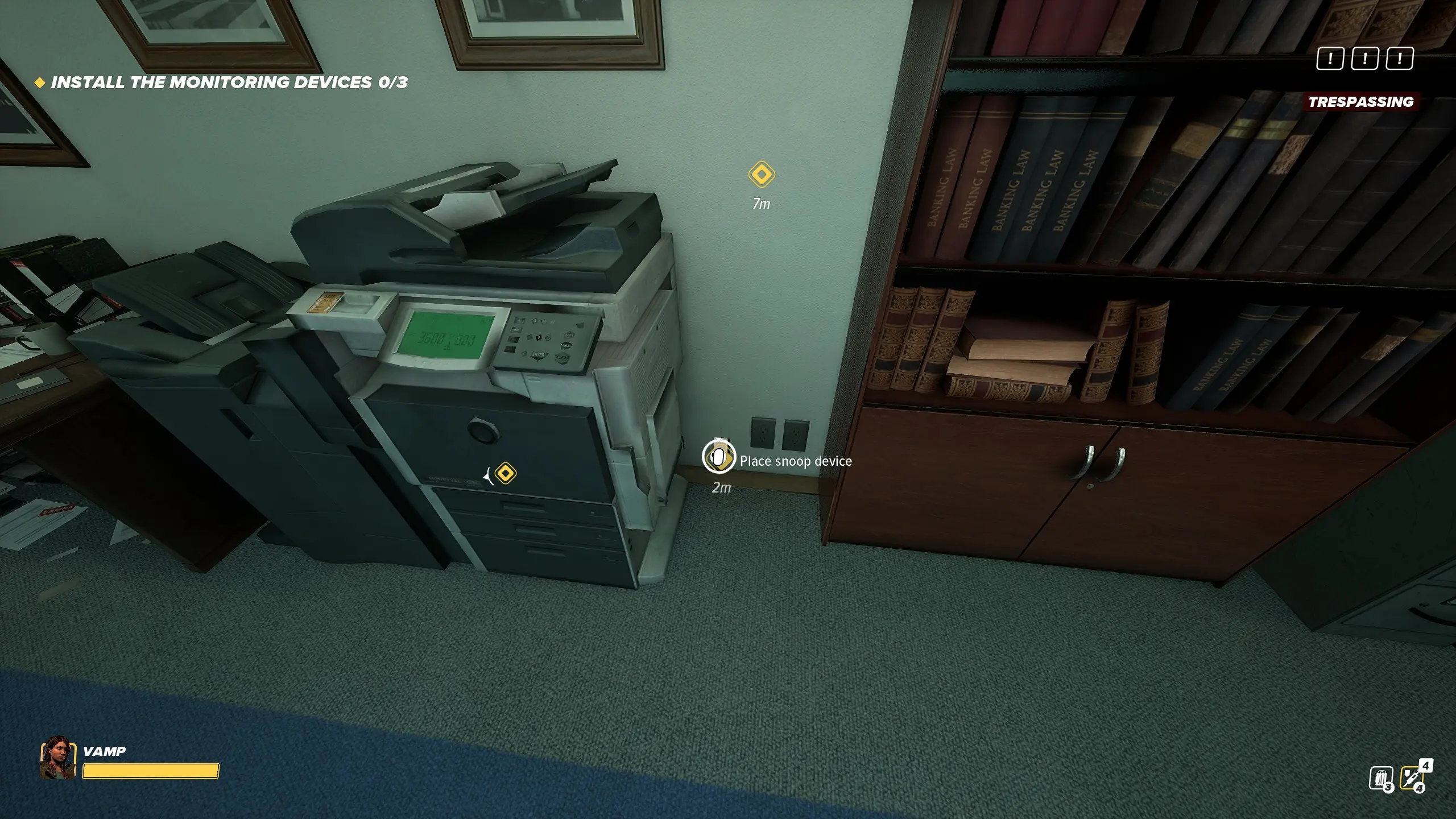Click the objective marker labeled 7m
Viewport: 1456px width, 819px height.
pyautogui.click(x=761, y=175)
